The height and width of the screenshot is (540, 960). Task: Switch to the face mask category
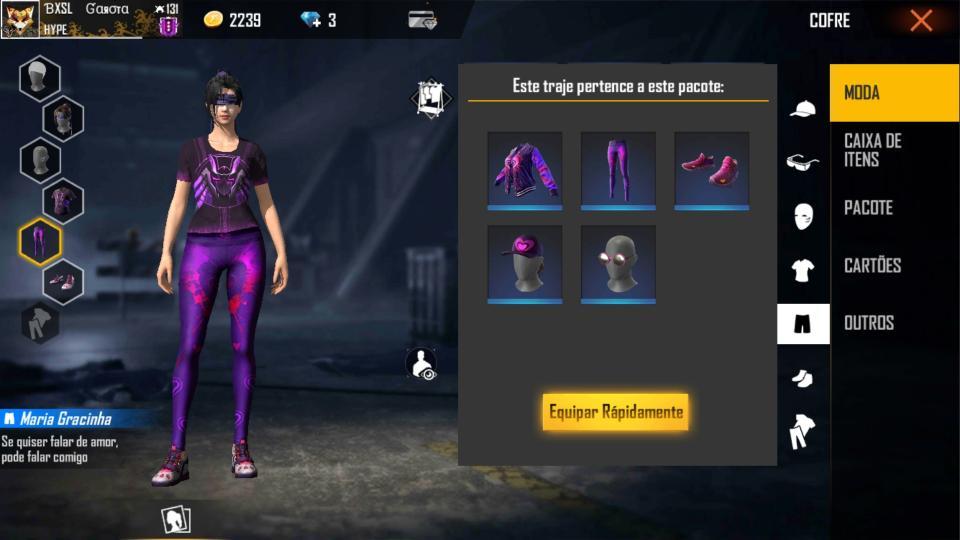point(803,216)
